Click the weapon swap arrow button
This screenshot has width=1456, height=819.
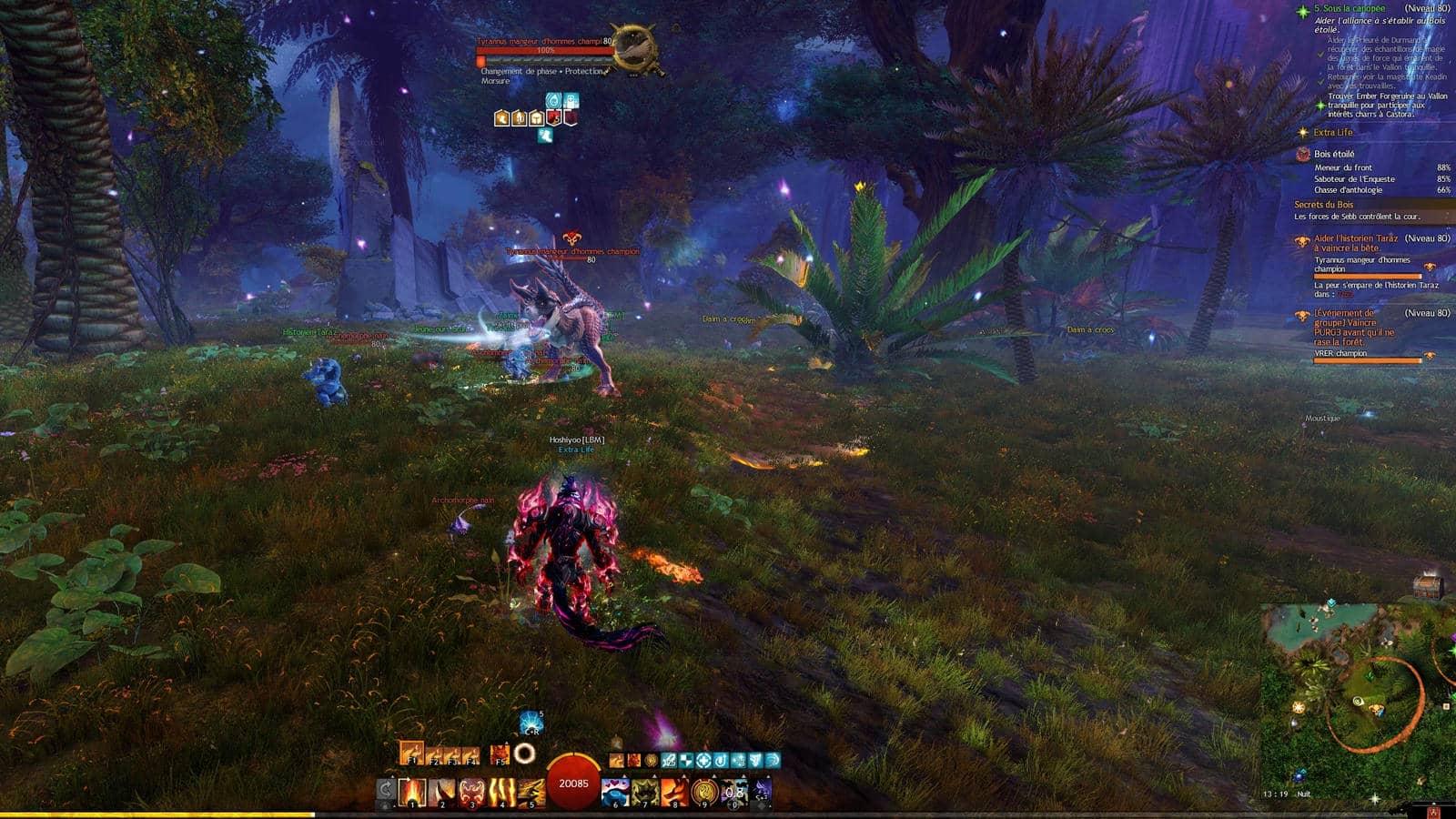[386, 790]
